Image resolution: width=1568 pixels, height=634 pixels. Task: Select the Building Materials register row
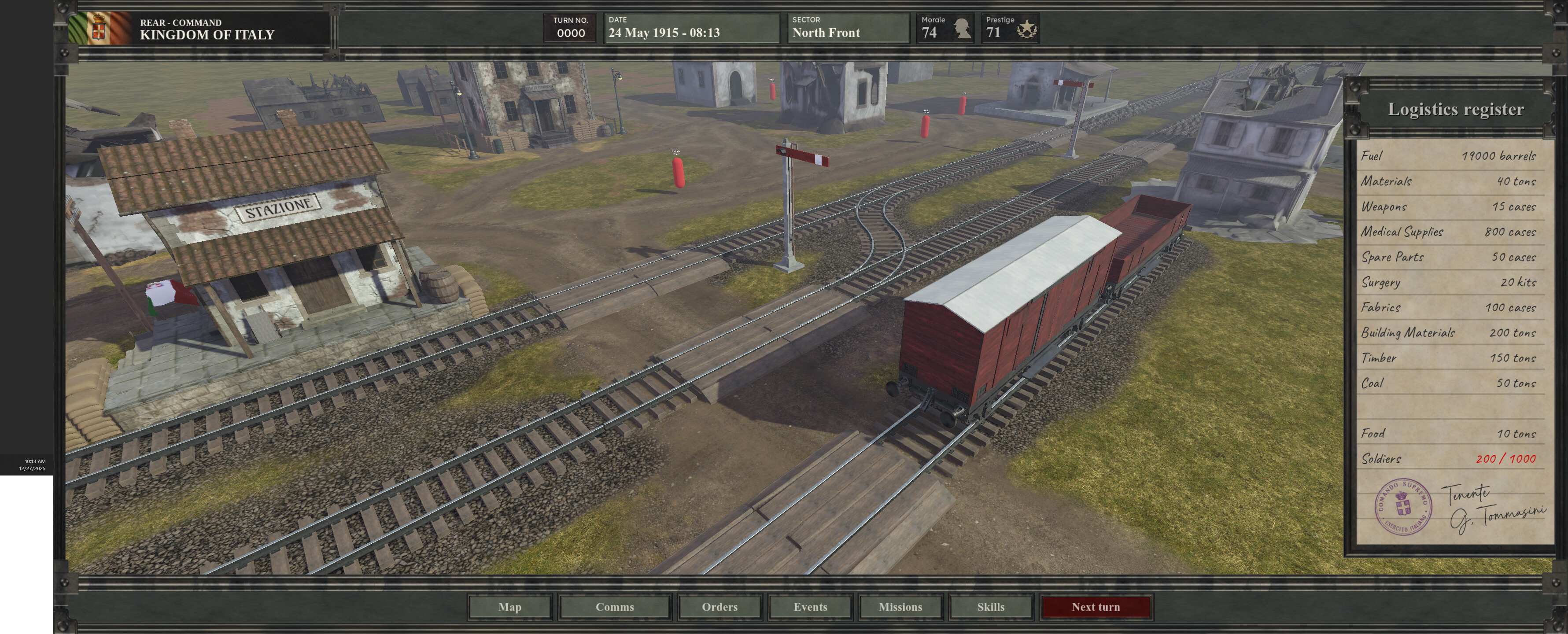(1449, 333)
